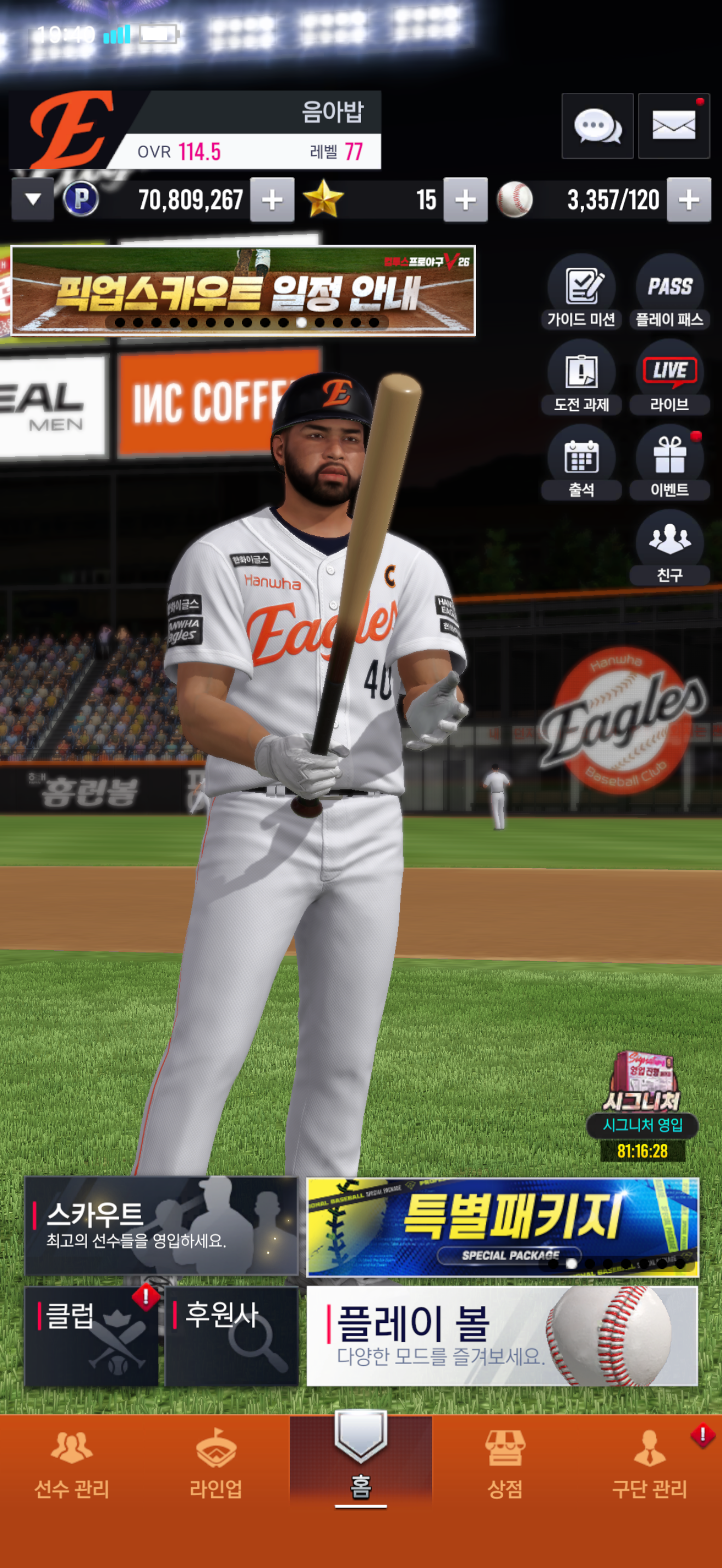Open the mailbox envelope icon
The image size is (722, 1568).
pos(673,127)
